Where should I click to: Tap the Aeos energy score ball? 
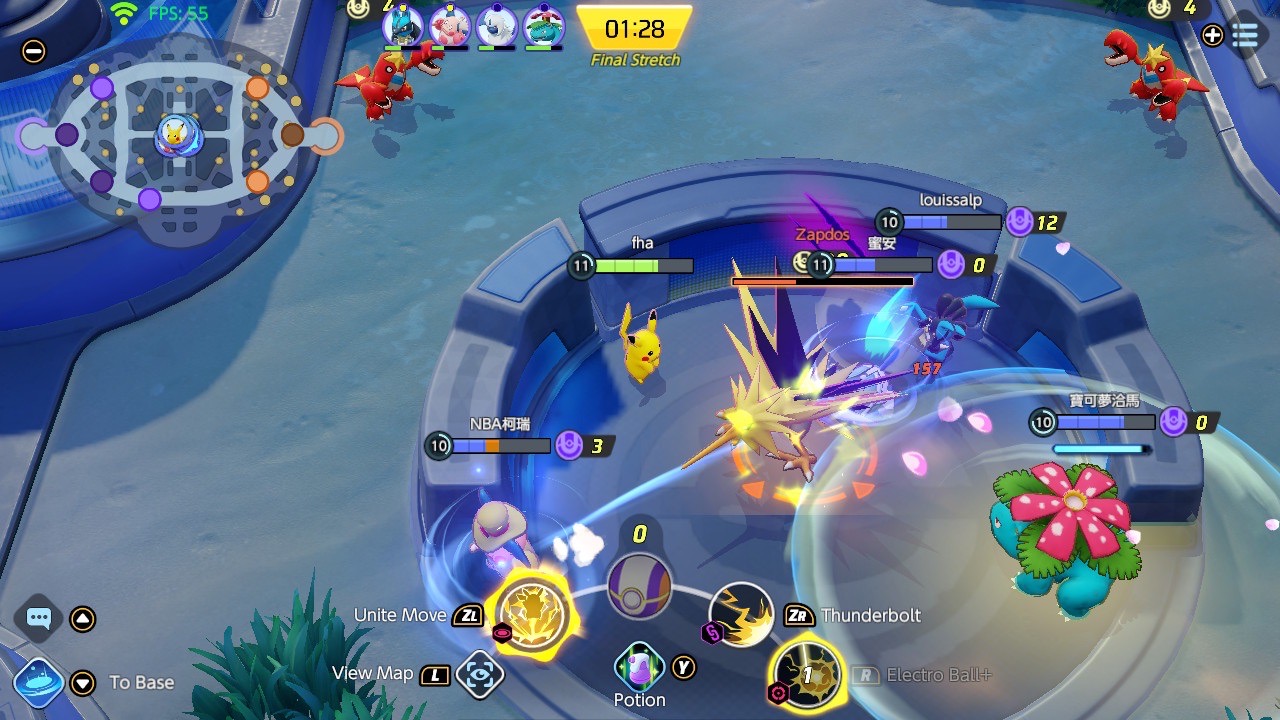640,585
